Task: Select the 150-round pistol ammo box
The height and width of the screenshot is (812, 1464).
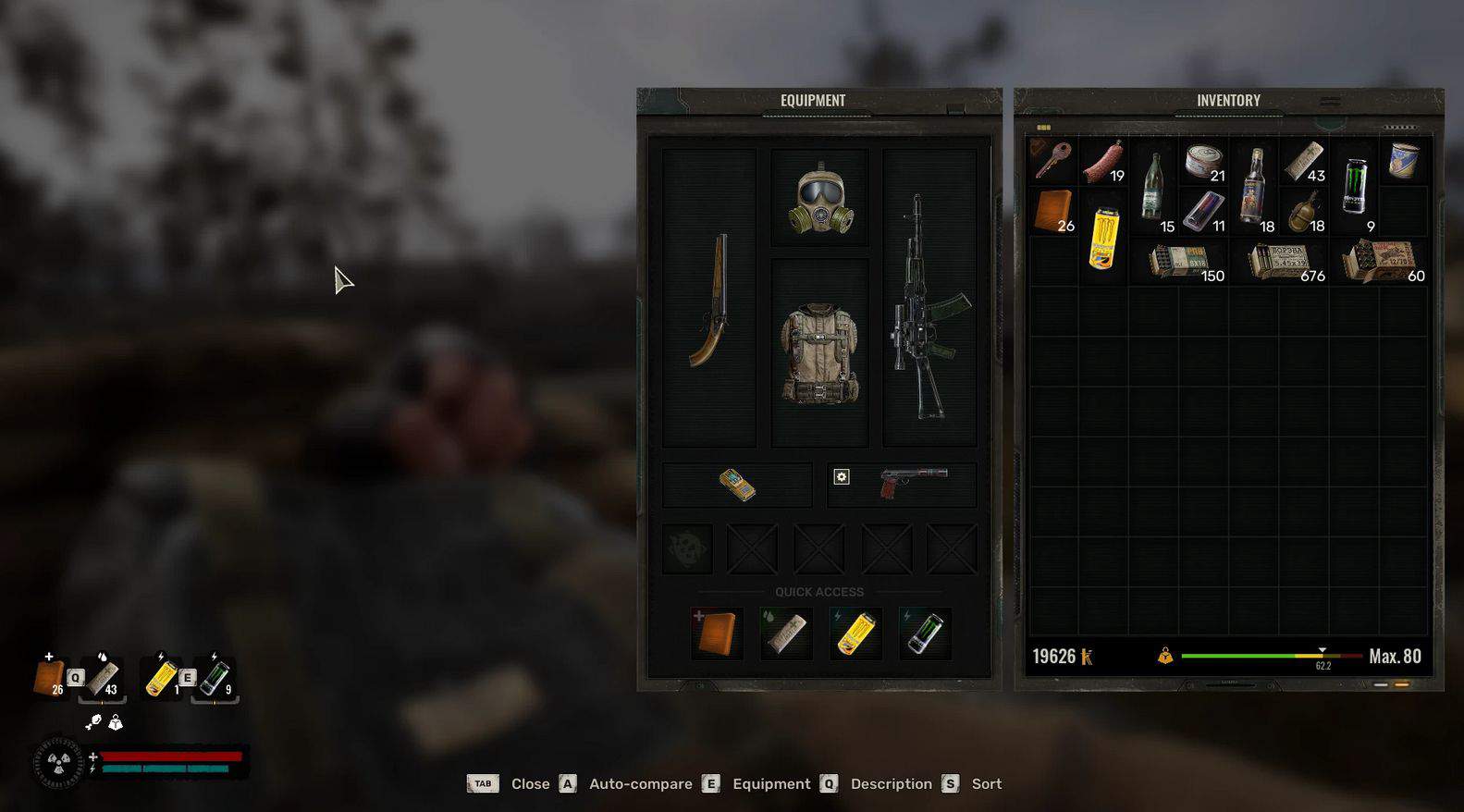Action: pos(1181,262)
